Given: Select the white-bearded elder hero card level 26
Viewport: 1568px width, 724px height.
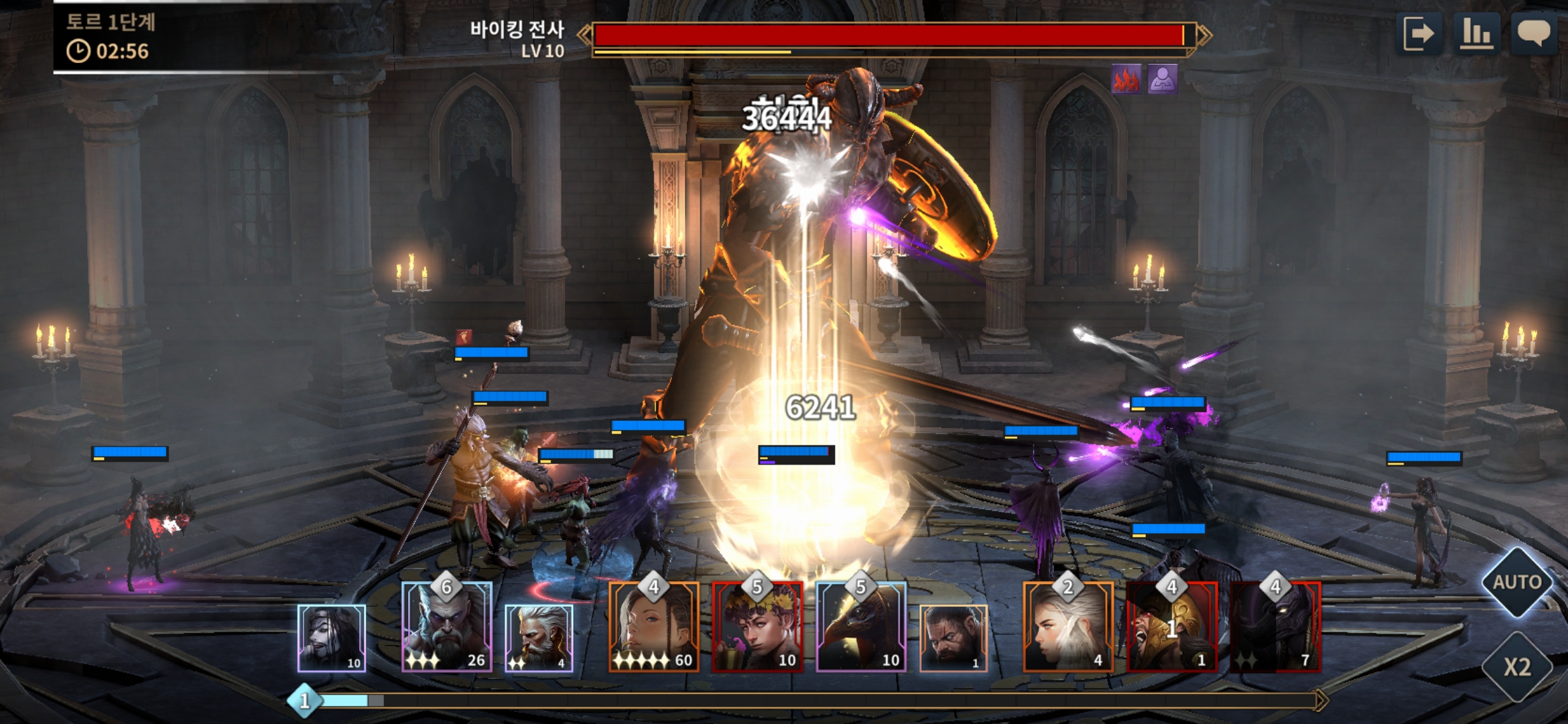Looking at the screenshot, I should [x=447, y=627].
